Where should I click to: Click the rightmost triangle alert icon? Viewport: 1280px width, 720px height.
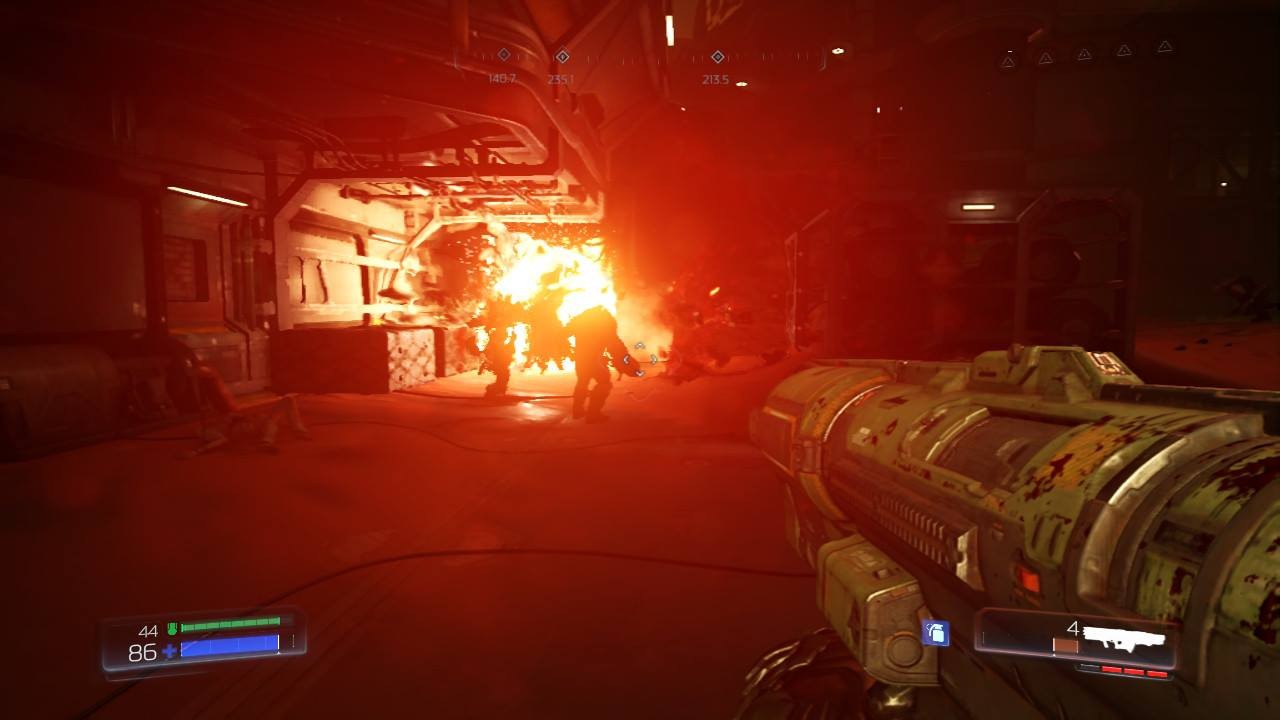point(1166,48)
